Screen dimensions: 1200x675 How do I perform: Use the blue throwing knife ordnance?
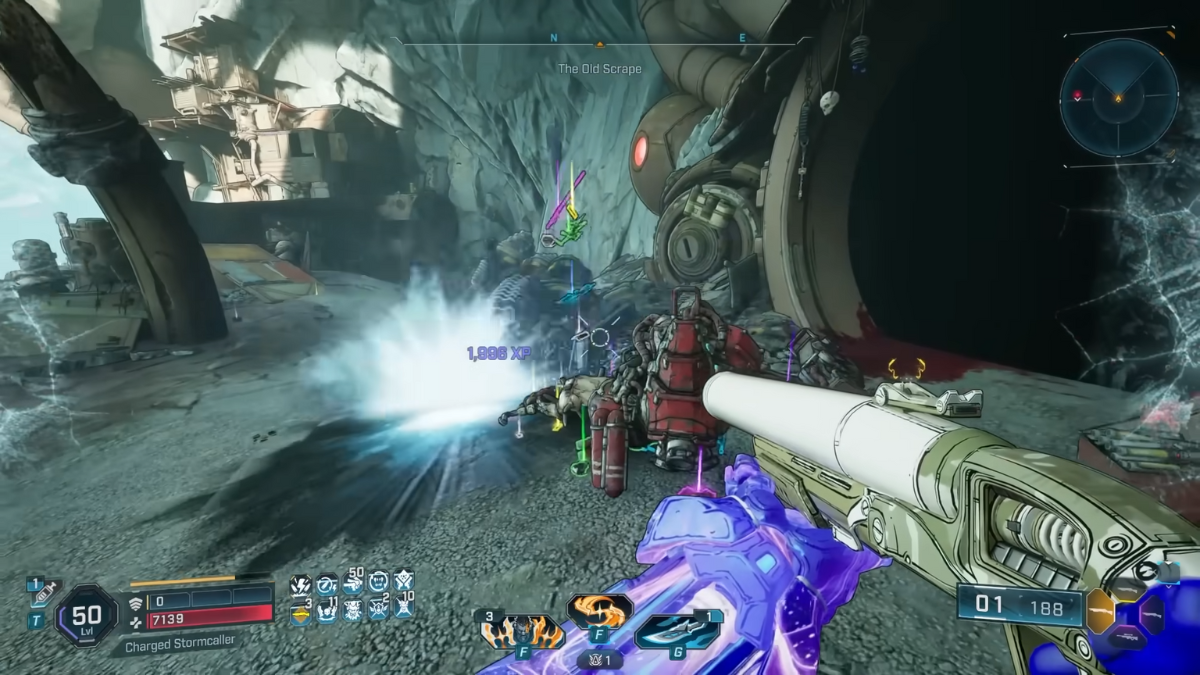coord(680,631)
